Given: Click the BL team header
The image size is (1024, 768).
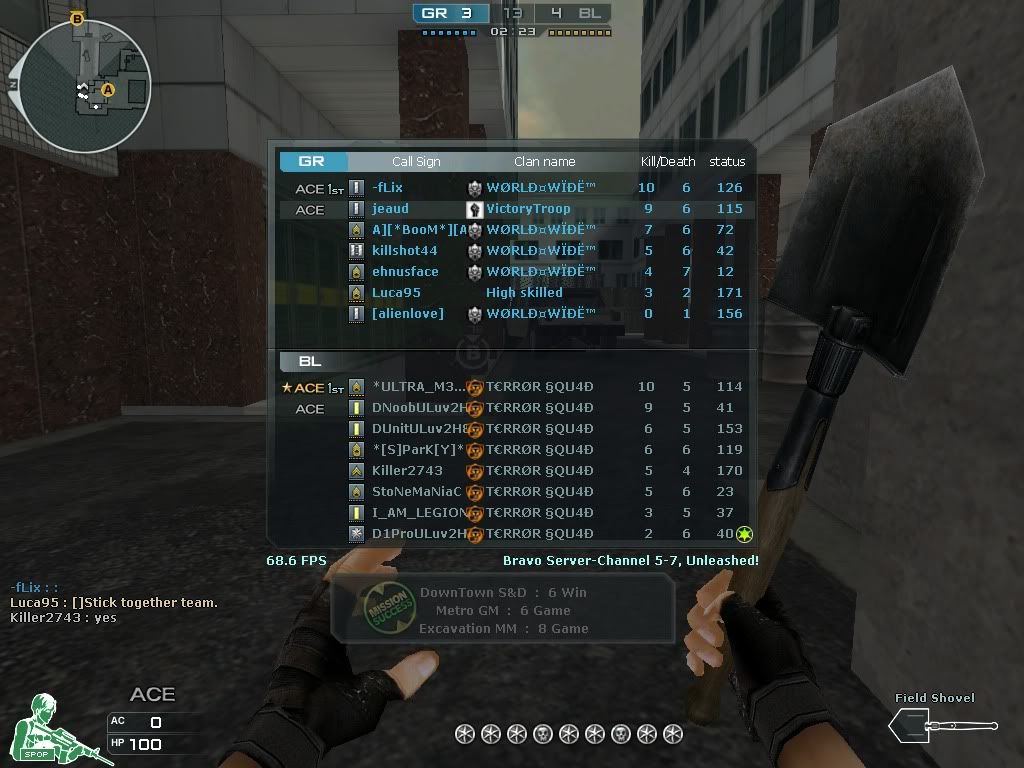Looking at the screenshot, I should click(x=309, y=361).
